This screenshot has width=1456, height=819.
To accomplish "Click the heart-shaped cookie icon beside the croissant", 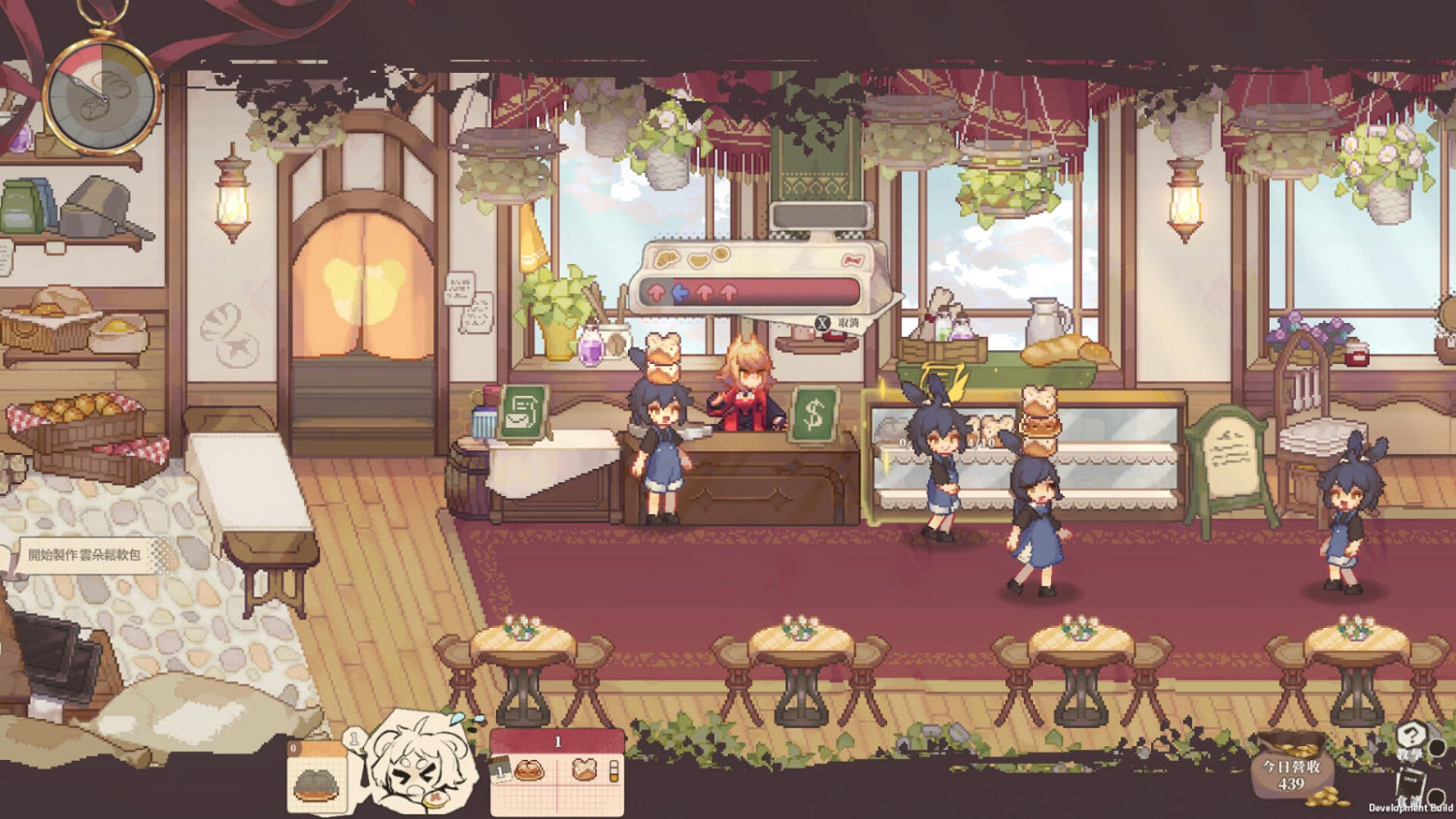I will pos(697,259).
